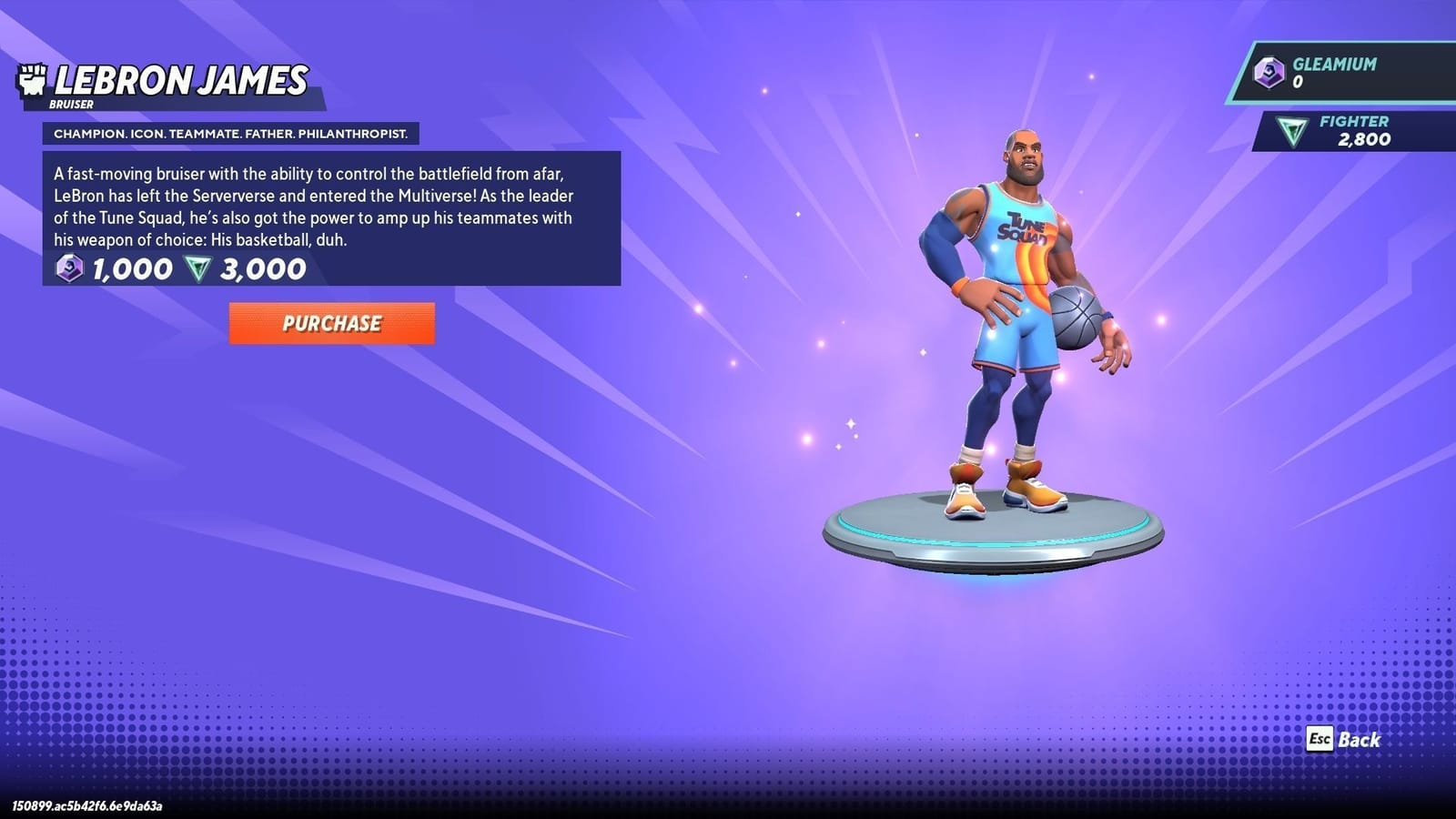Click the Bruiser class fist icon
The height and width of the screenshot is (819, 1456).
point(34,78)
